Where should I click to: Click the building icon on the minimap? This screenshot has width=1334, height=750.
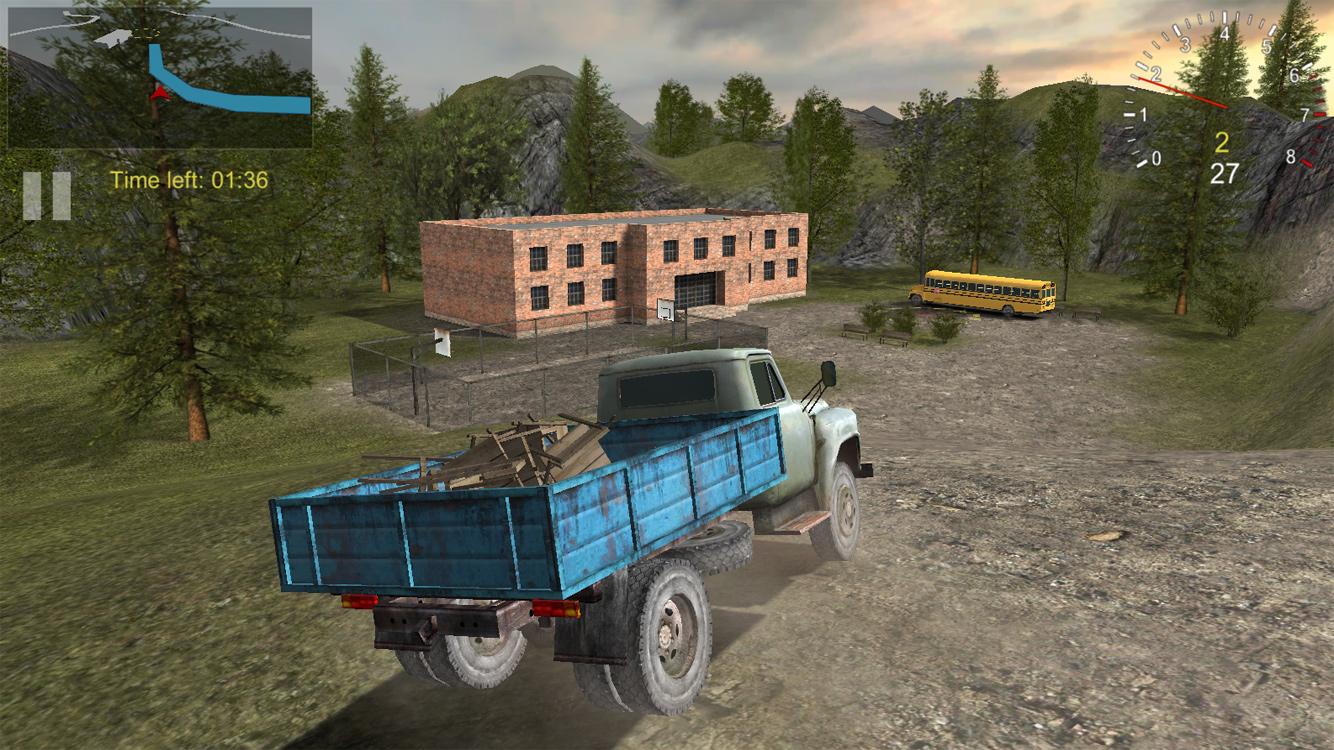[113, 36]
